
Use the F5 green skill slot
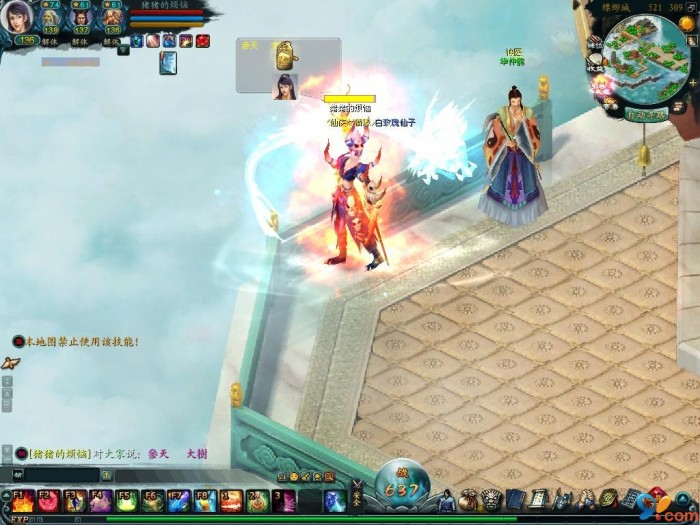(x=126, y=501)
